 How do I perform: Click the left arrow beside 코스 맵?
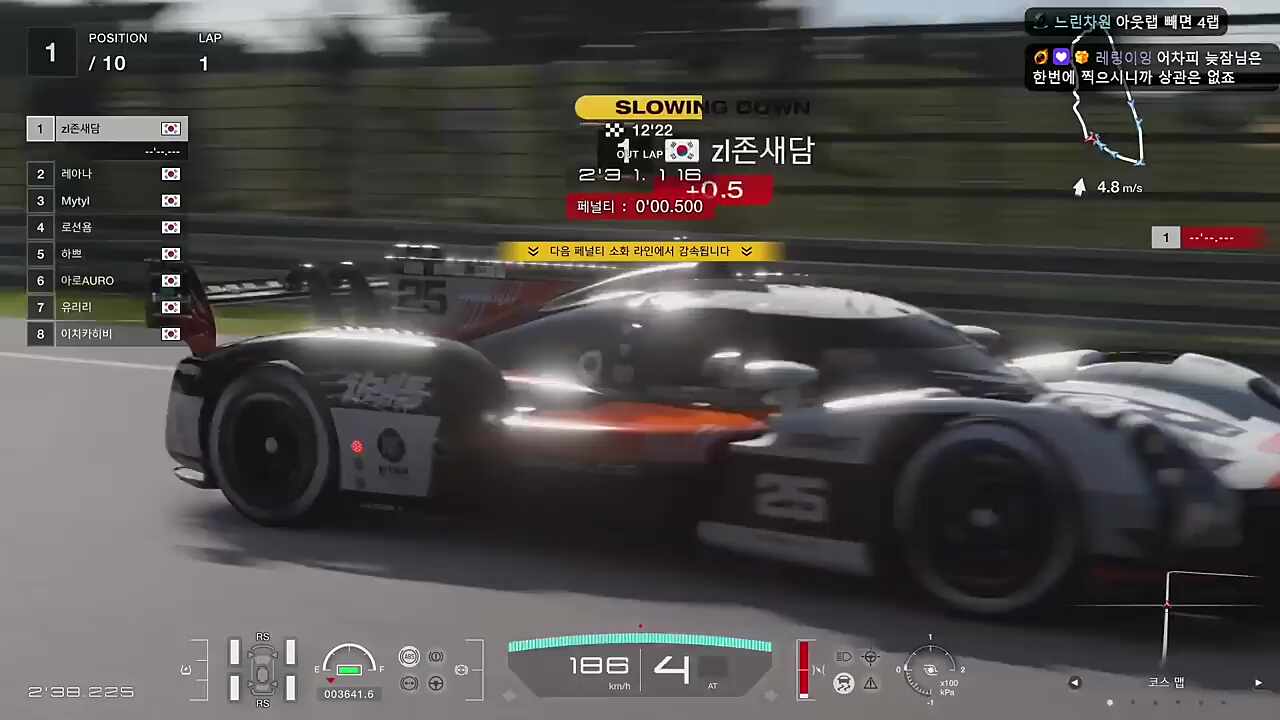point(1074,682)
